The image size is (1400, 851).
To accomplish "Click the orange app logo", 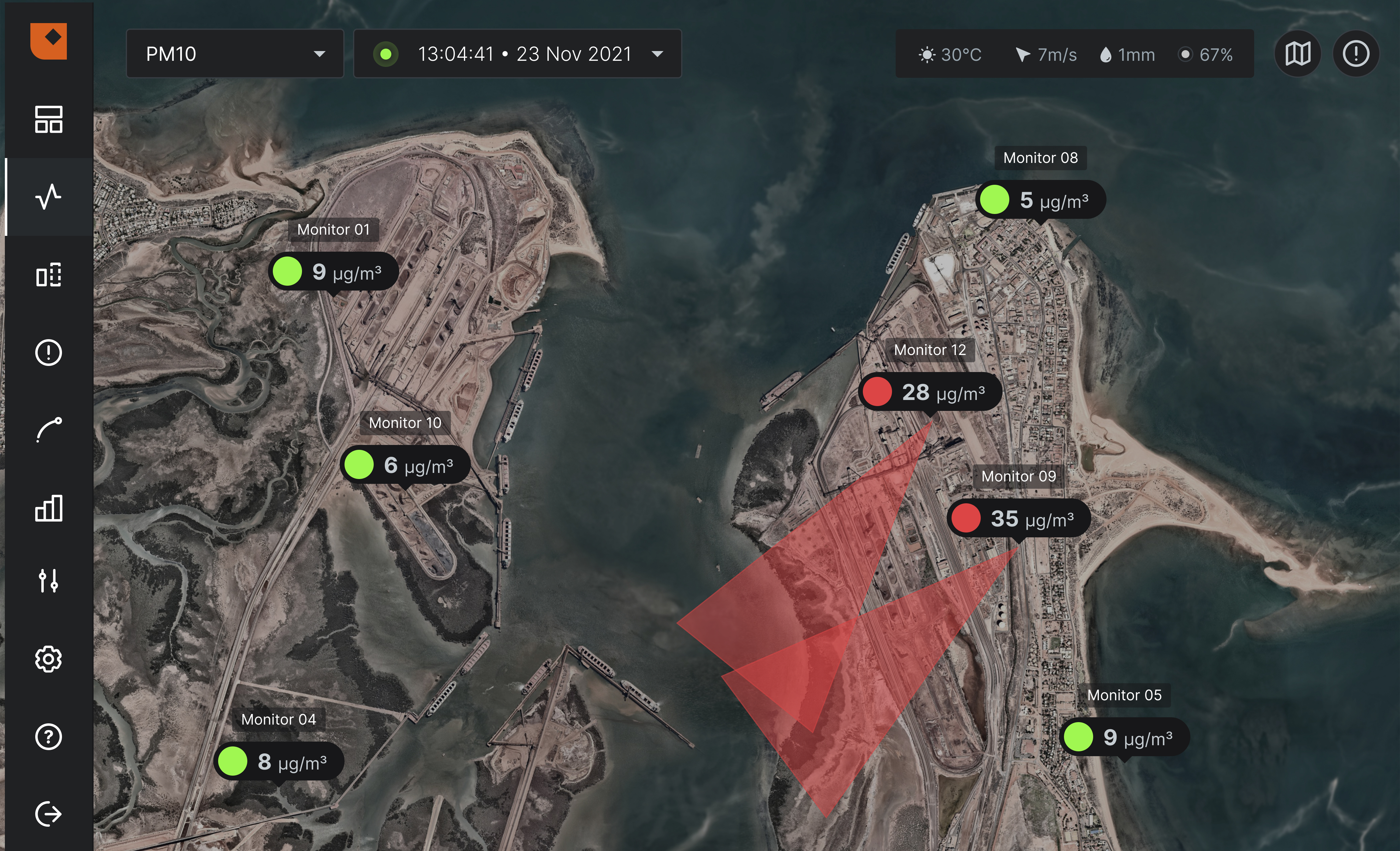I will (x=49, y=41).
